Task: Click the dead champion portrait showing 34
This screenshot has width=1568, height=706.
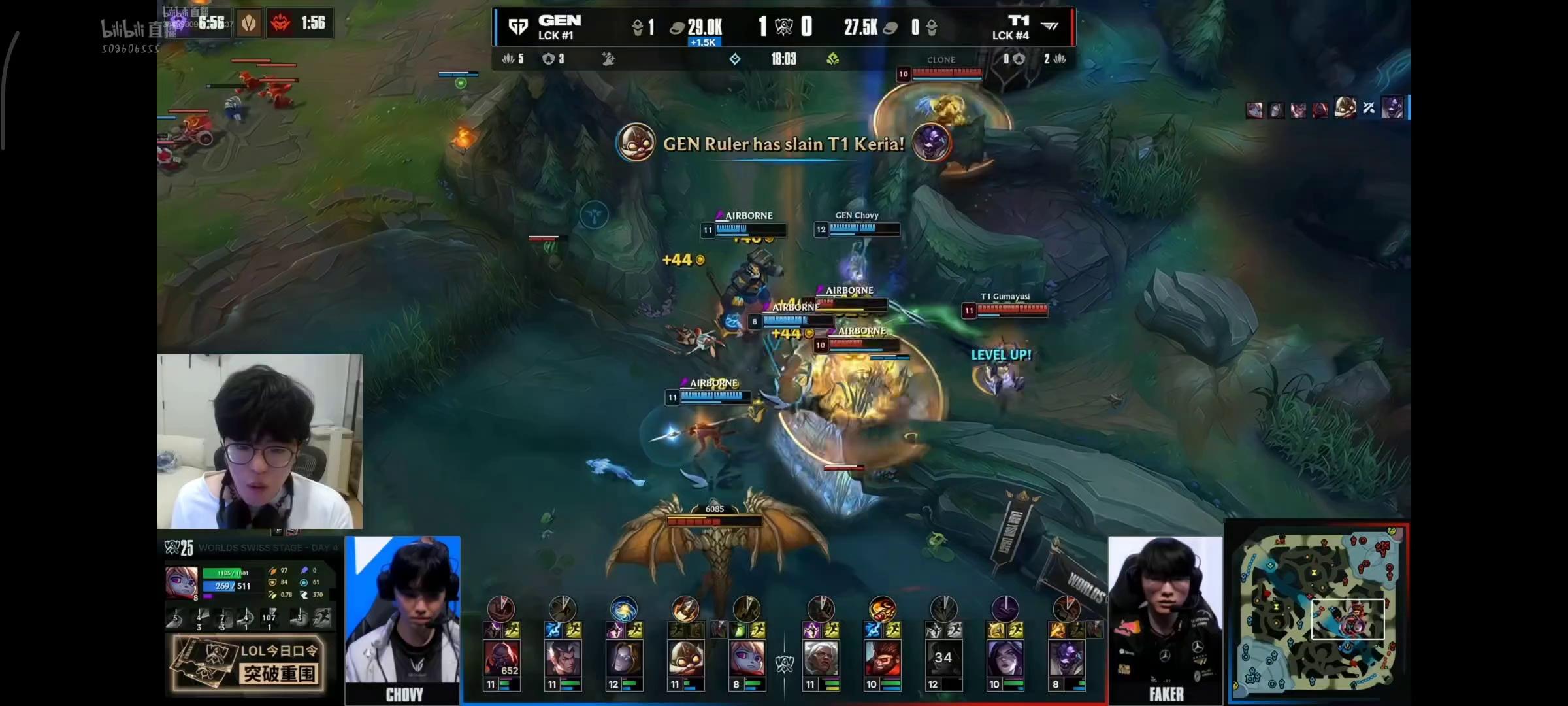Action: (942, 658)
